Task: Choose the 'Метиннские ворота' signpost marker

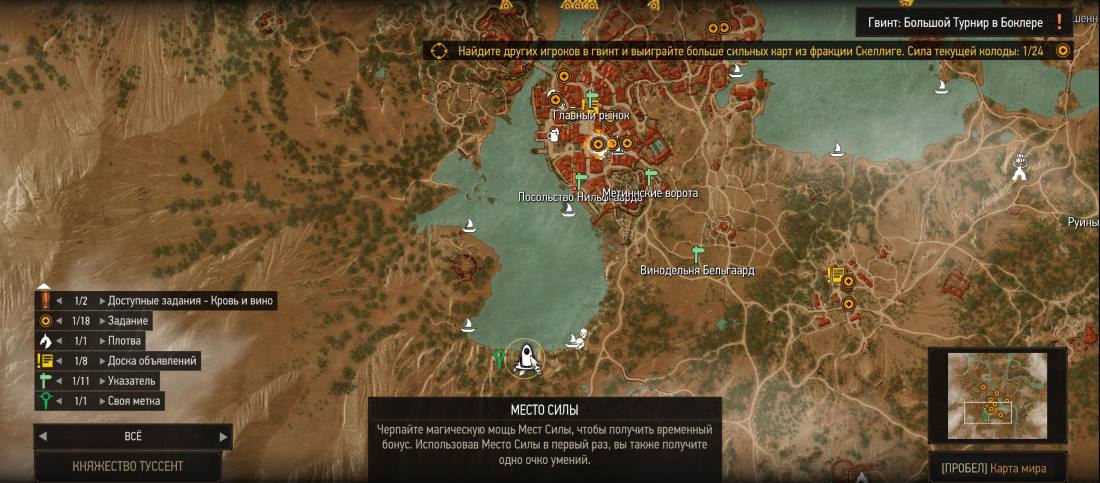Action: point(651,177)
